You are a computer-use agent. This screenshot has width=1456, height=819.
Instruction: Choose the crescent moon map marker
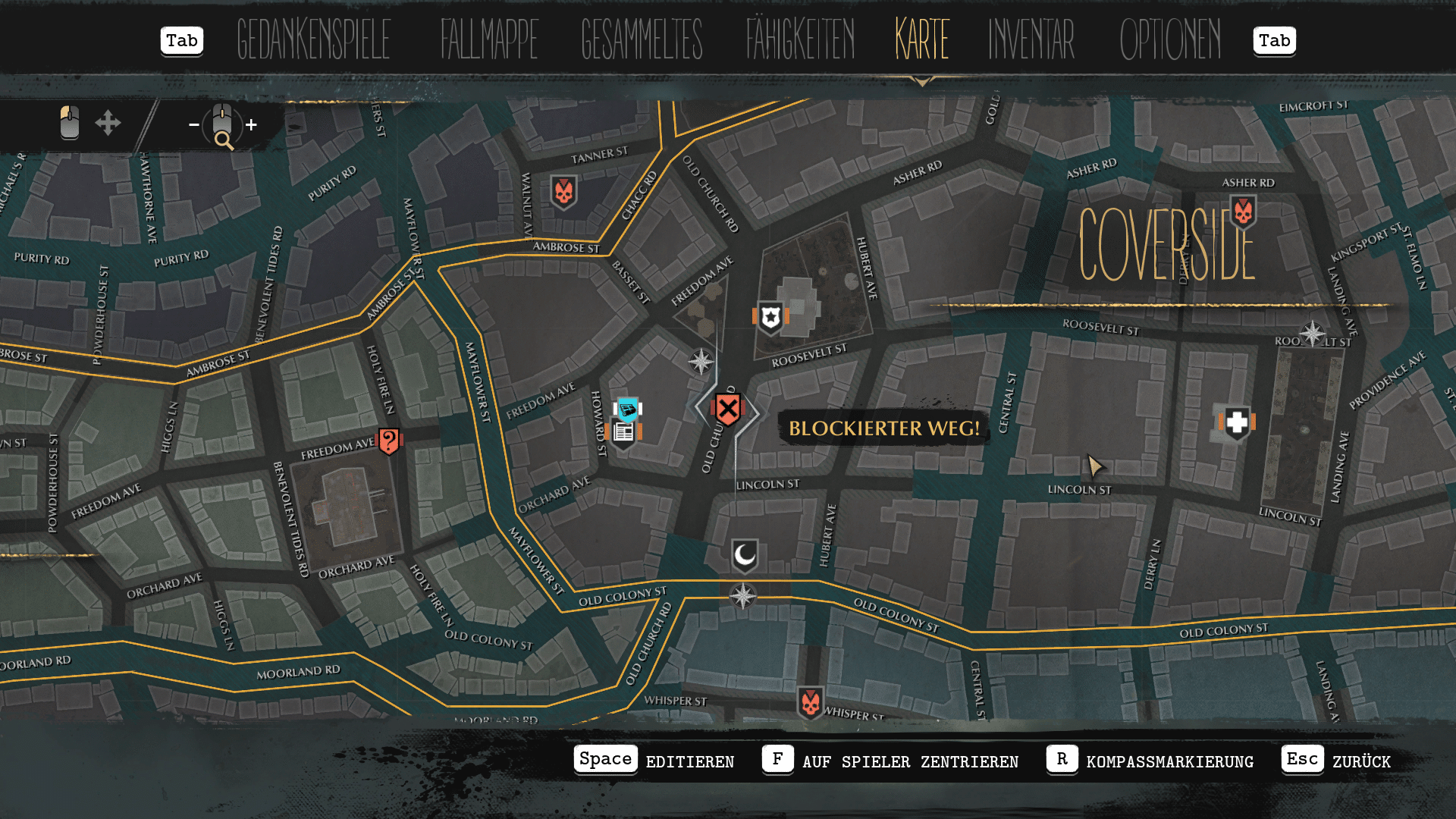pos(745,556)
